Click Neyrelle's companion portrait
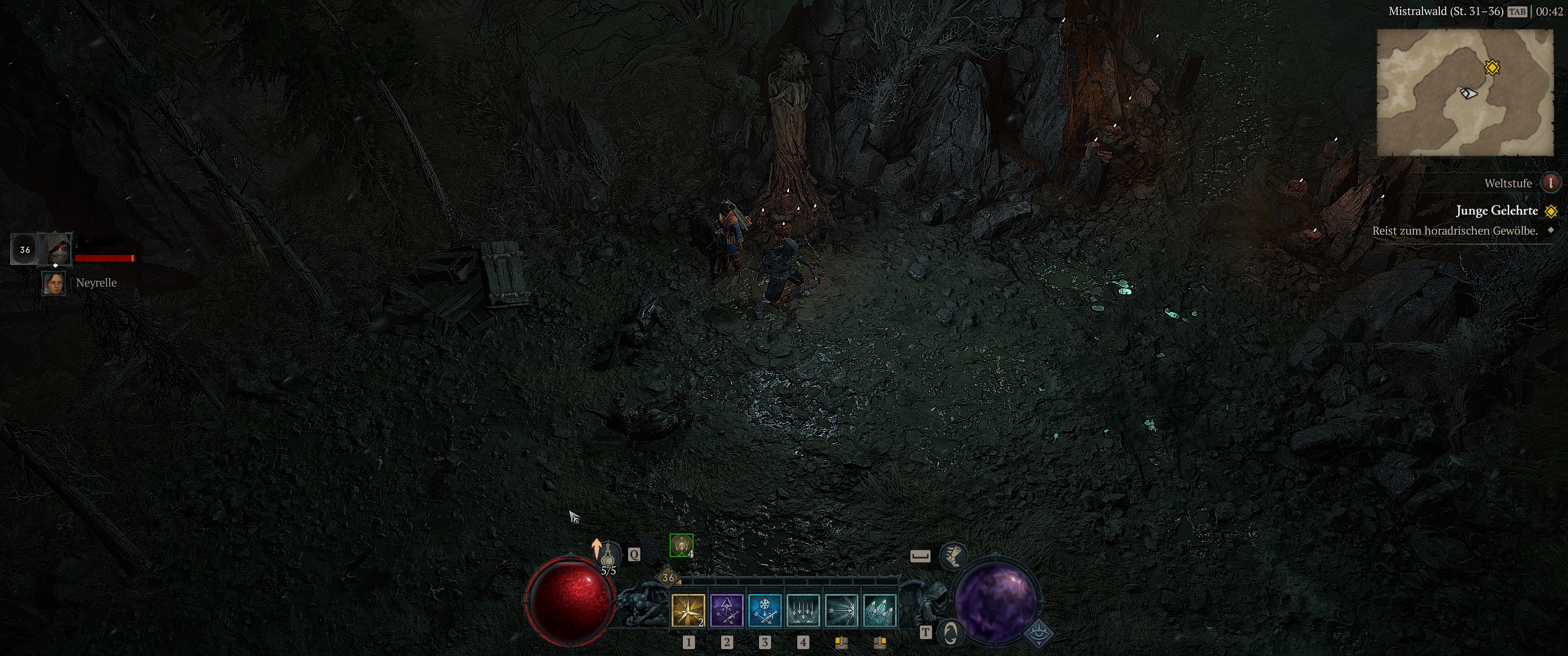The width and height of the screenshot is (1568, 656). click(54, 283)
